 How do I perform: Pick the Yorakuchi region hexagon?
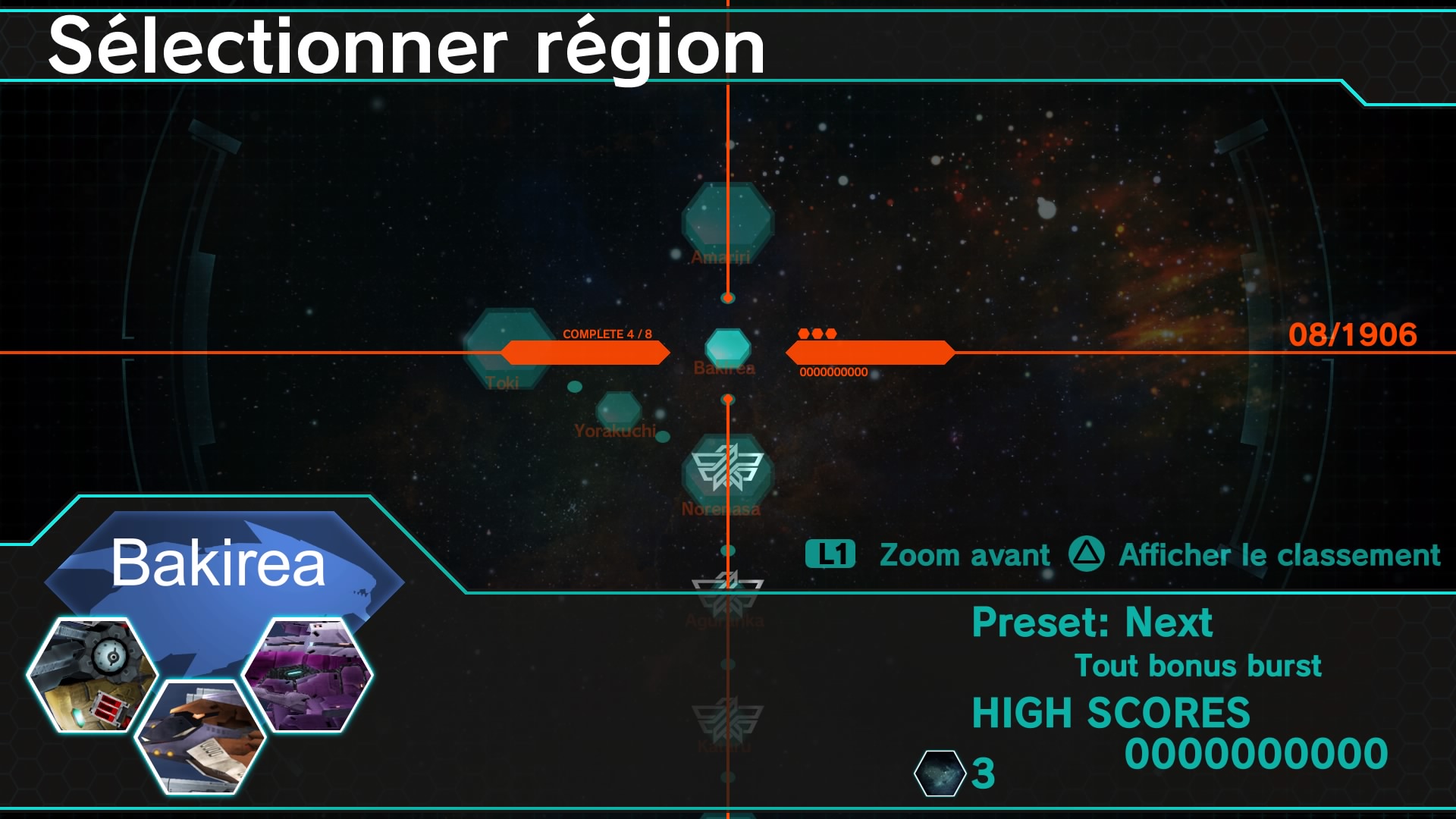pyautogui.click(x=619, y=410)
